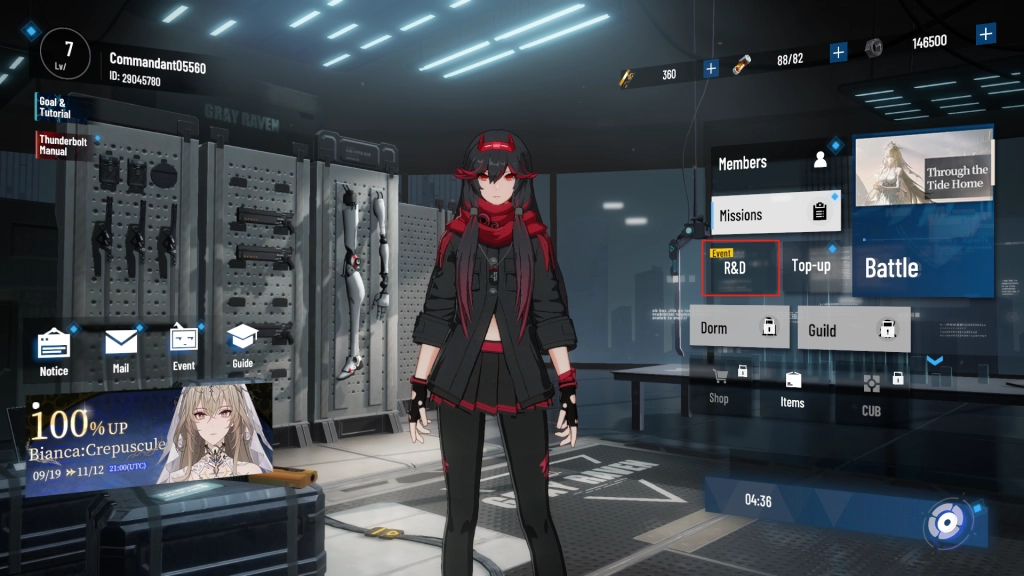Open the Missions panel
Screen dimensions: 1024x576
coord(775,213)
